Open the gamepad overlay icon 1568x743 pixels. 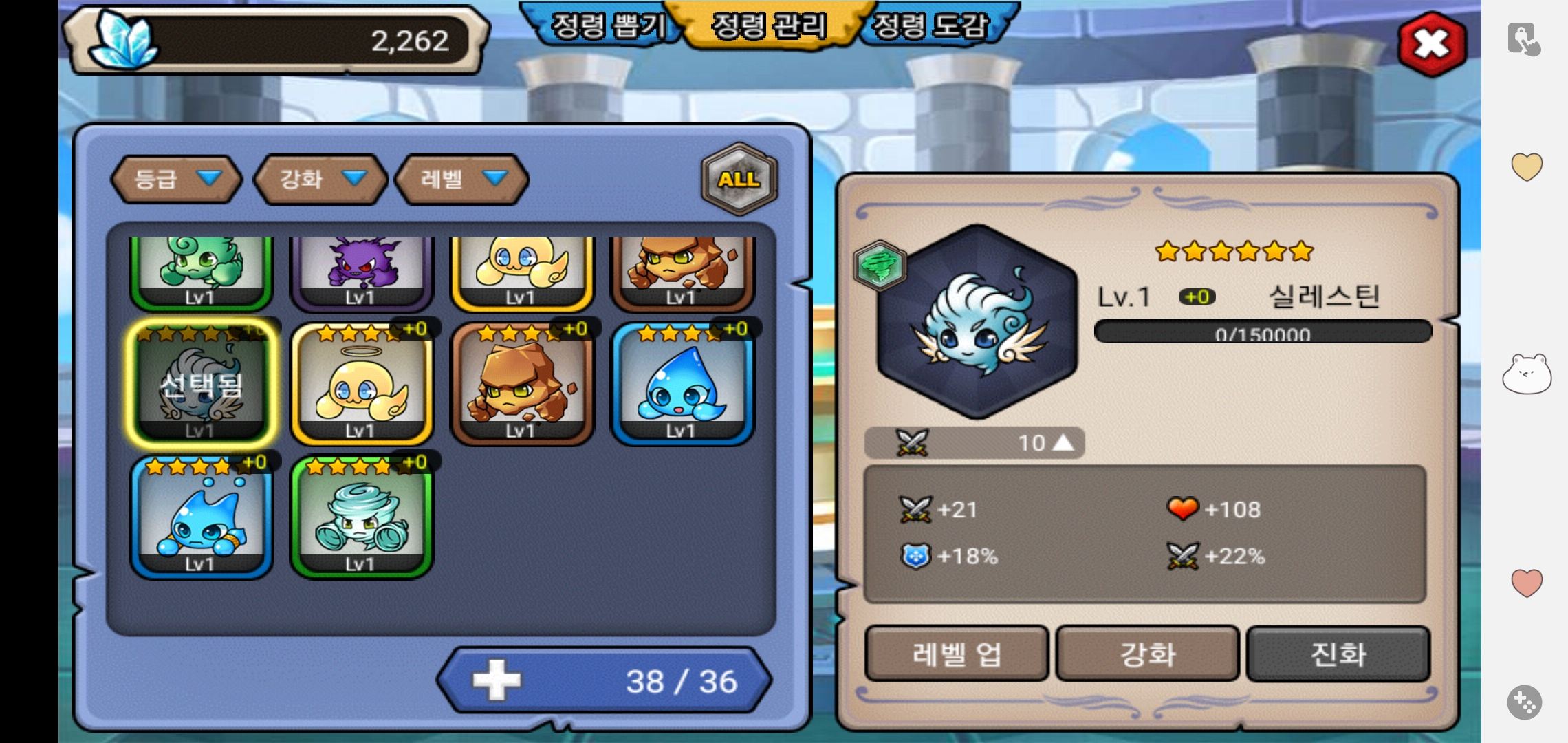[1524, 702]
